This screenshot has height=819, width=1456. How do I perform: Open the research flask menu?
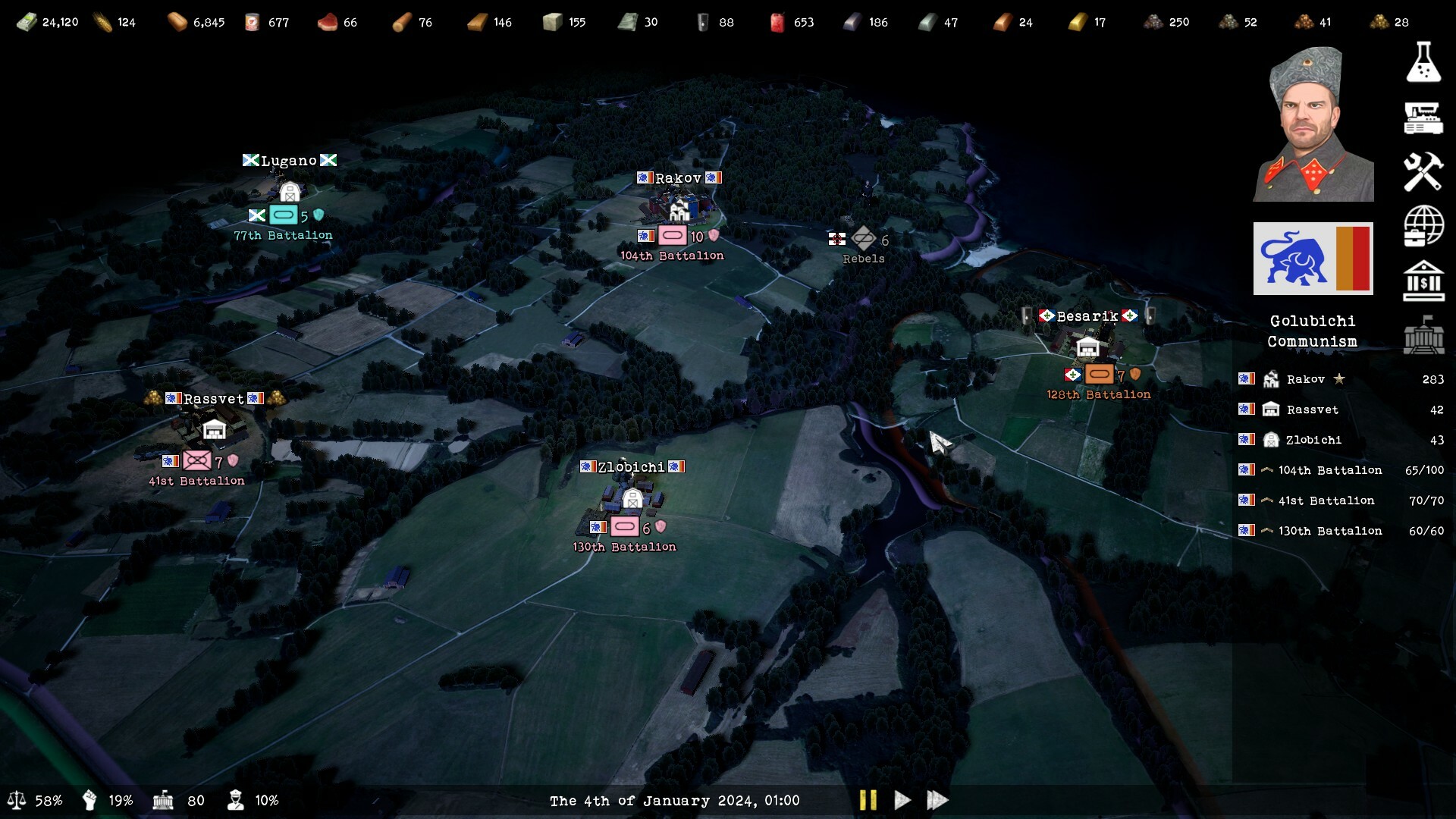(1423, 62)
